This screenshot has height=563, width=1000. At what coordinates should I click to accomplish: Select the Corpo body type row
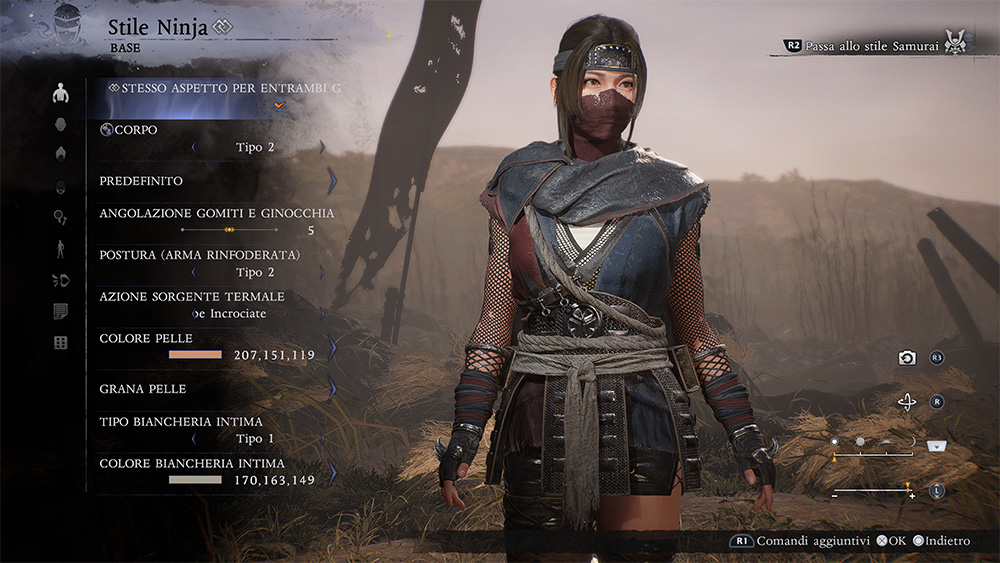point(213,139)
